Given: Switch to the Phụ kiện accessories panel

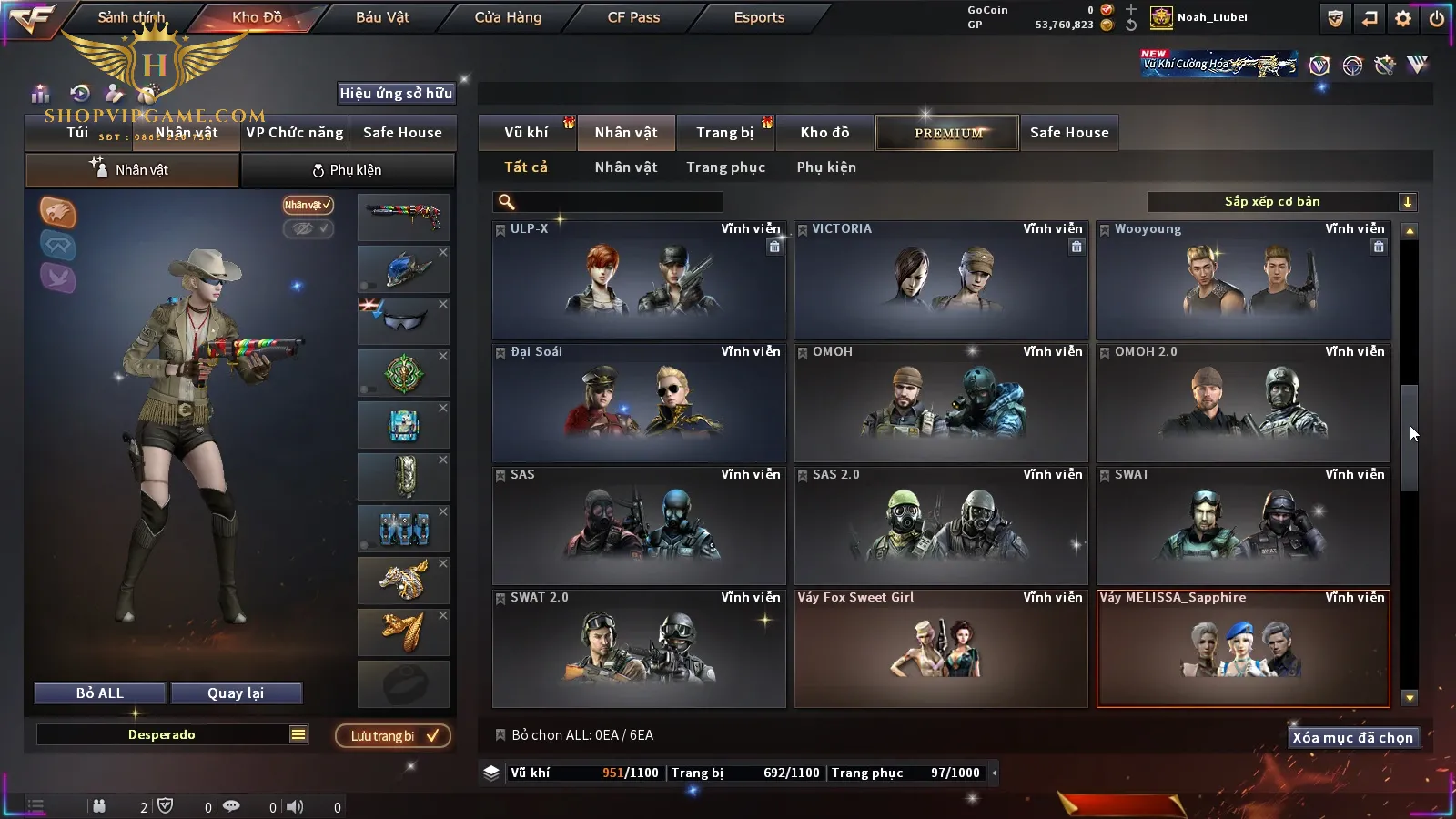Looking at the screenshot, I should (347, 170).
